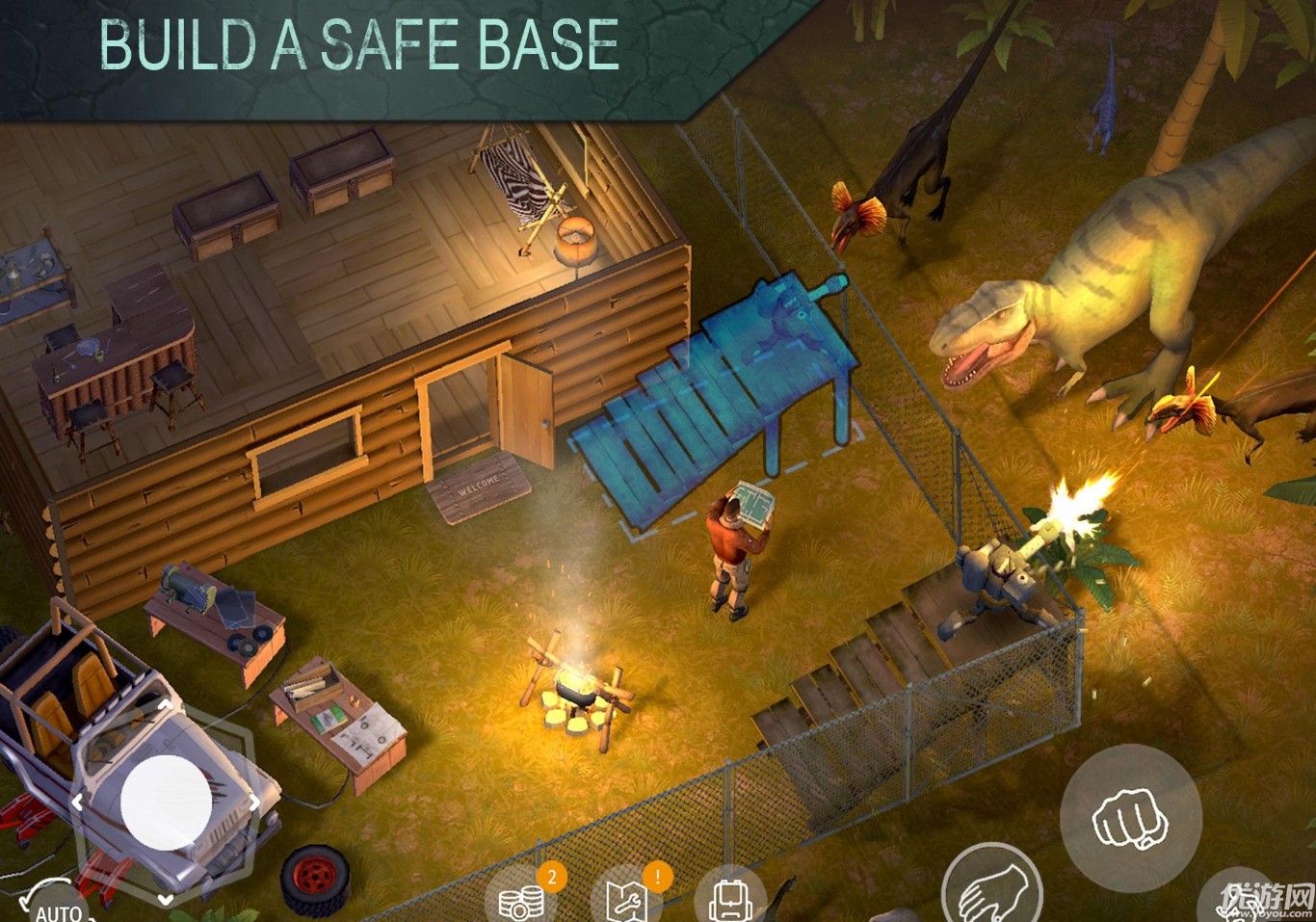Click the virtual joystick pad
The height and width of the screenshot is (922, 1316).
pos(166,803)
